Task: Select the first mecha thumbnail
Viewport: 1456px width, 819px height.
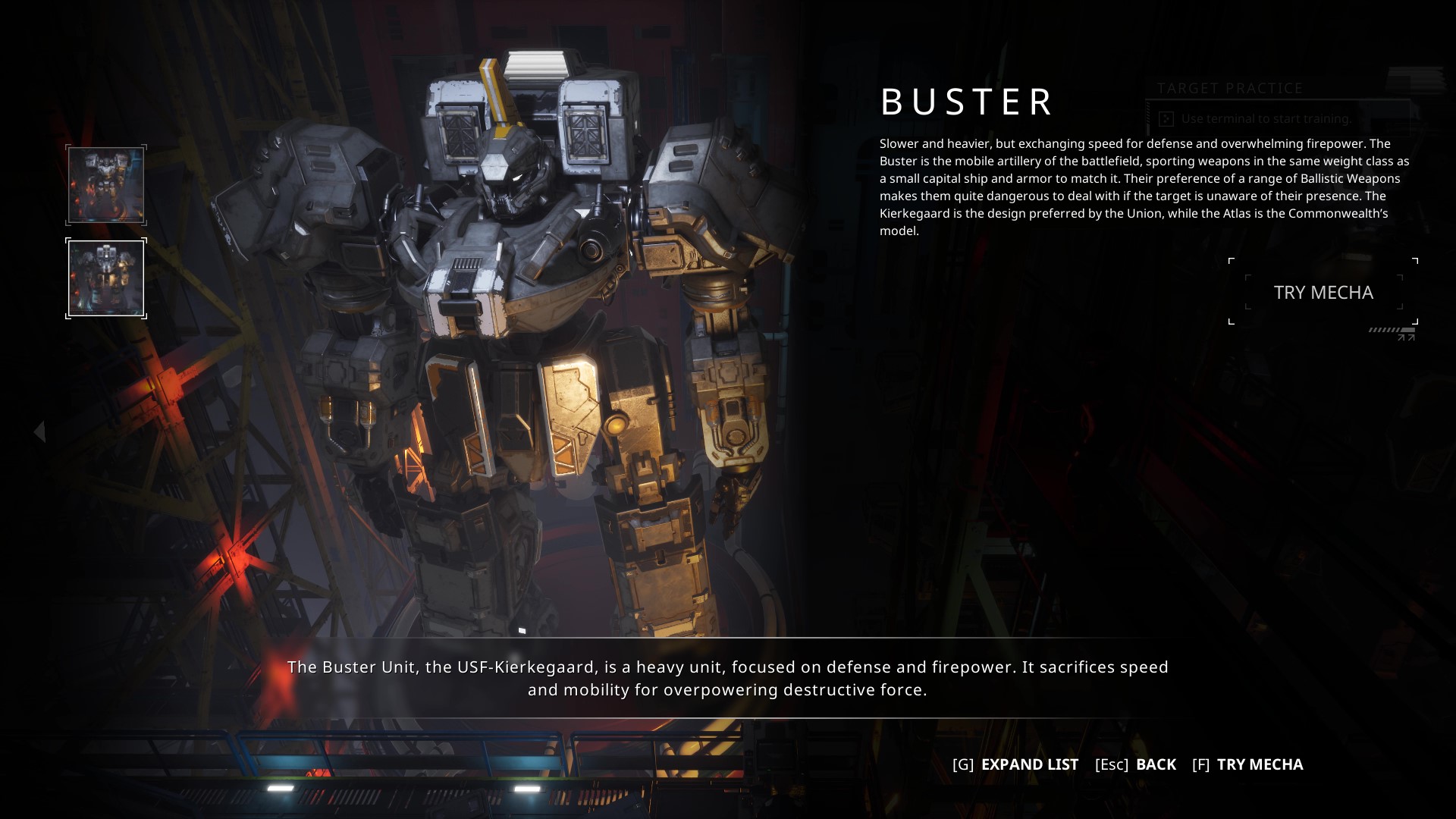Action: pyautogui.click(x=106, y=185)
